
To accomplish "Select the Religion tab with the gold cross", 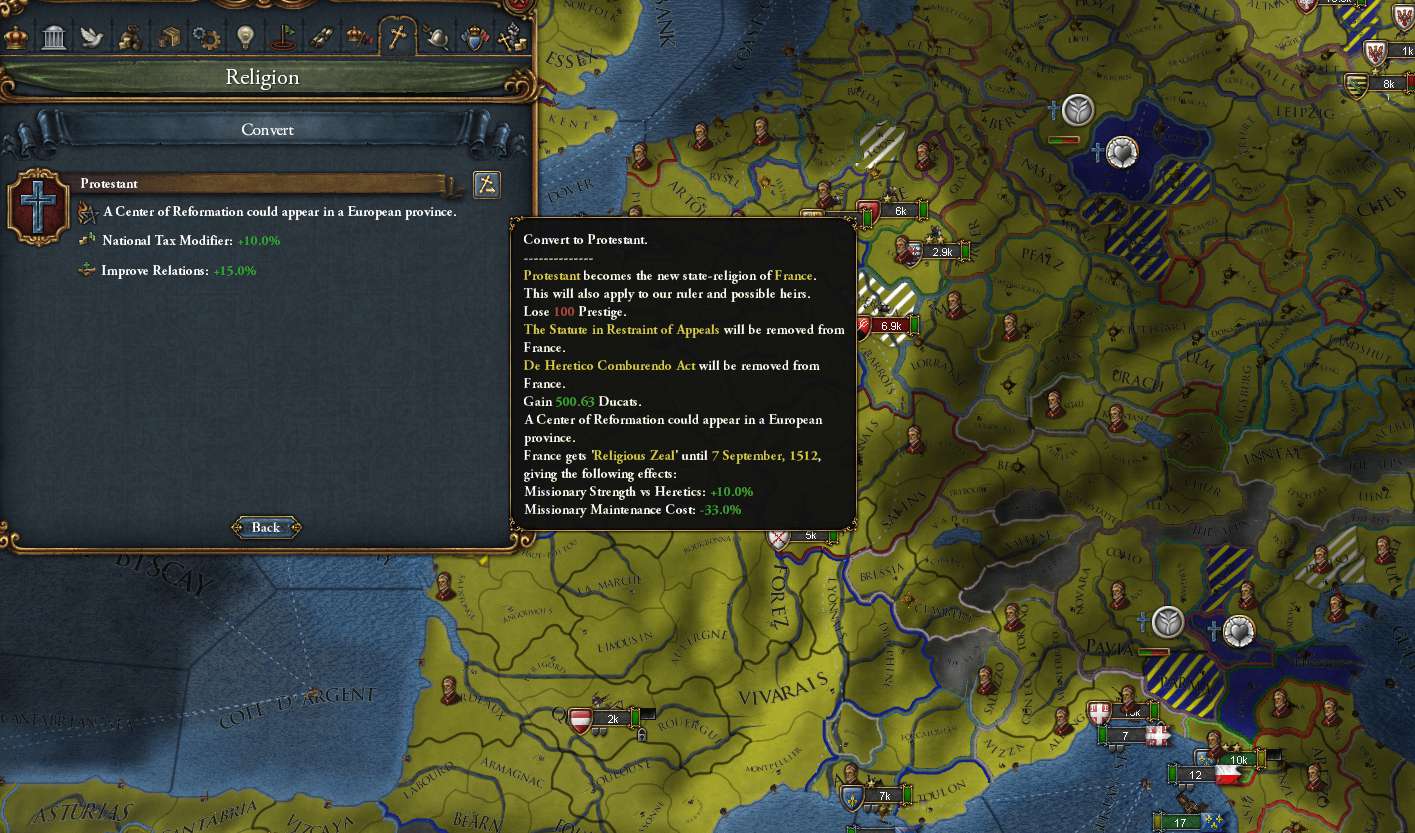I will coord(397,38).
